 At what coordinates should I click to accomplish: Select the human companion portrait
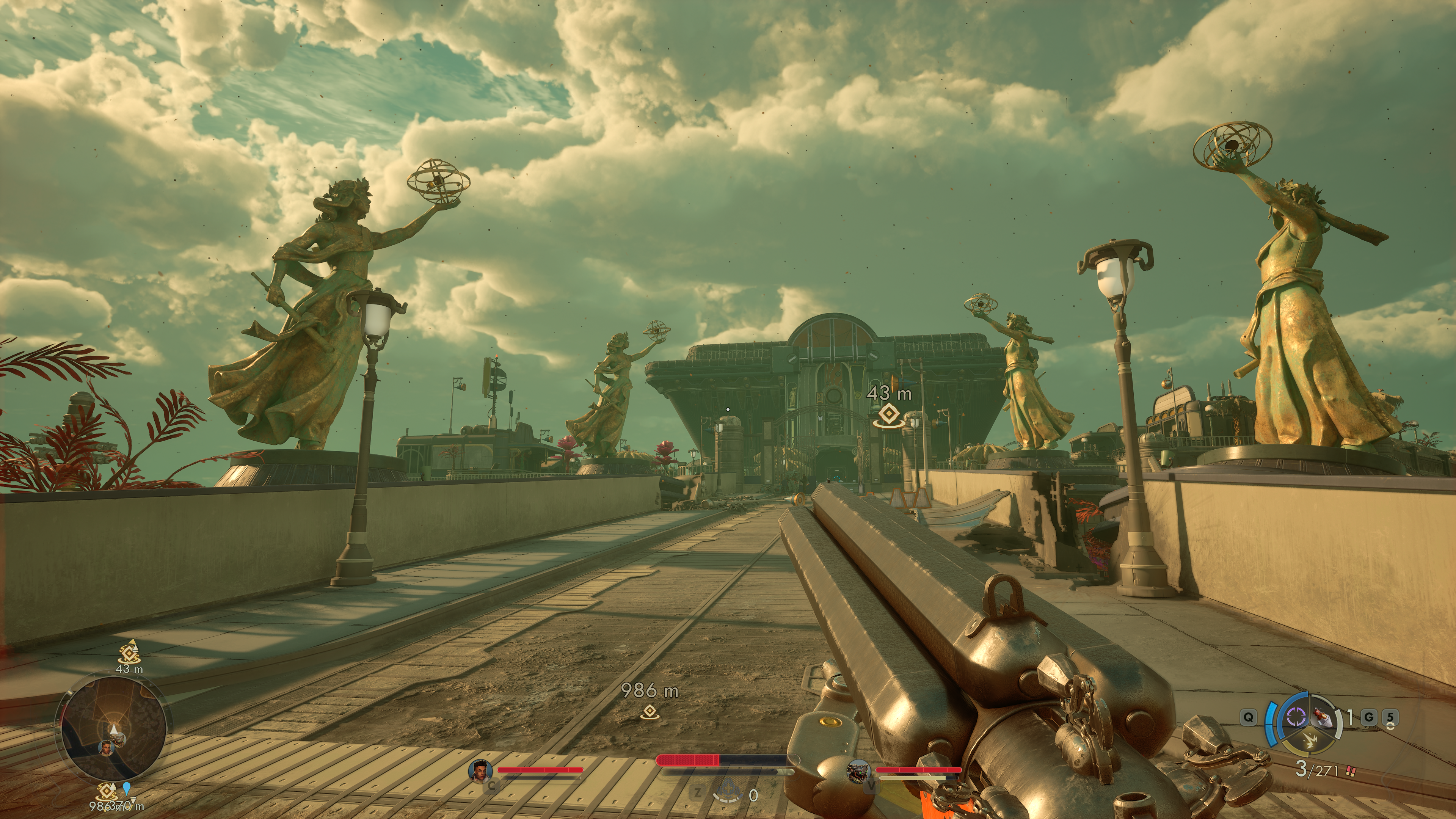point(480,771)
